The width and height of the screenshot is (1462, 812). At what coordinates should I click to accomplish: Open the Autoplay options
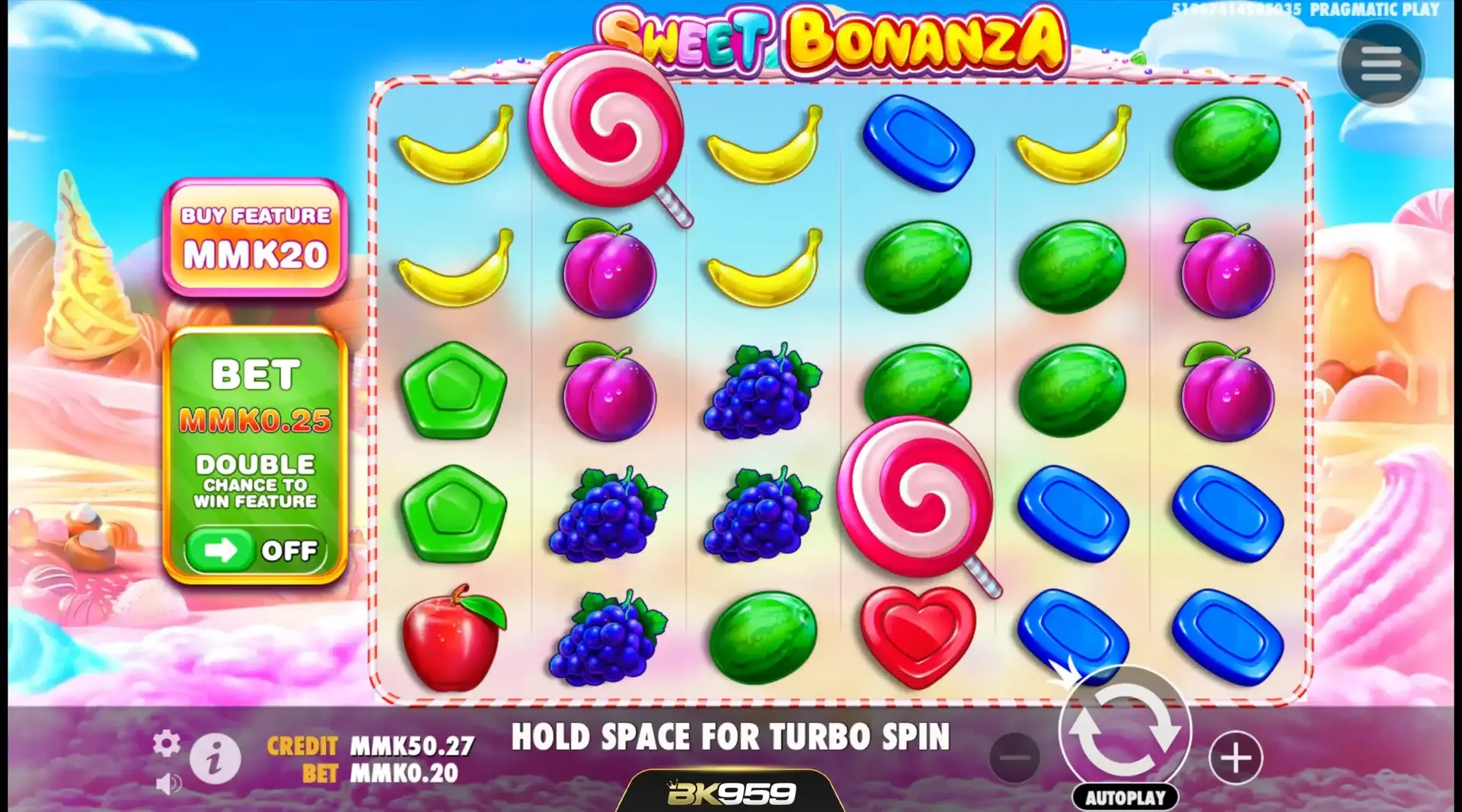(1126, 798)
